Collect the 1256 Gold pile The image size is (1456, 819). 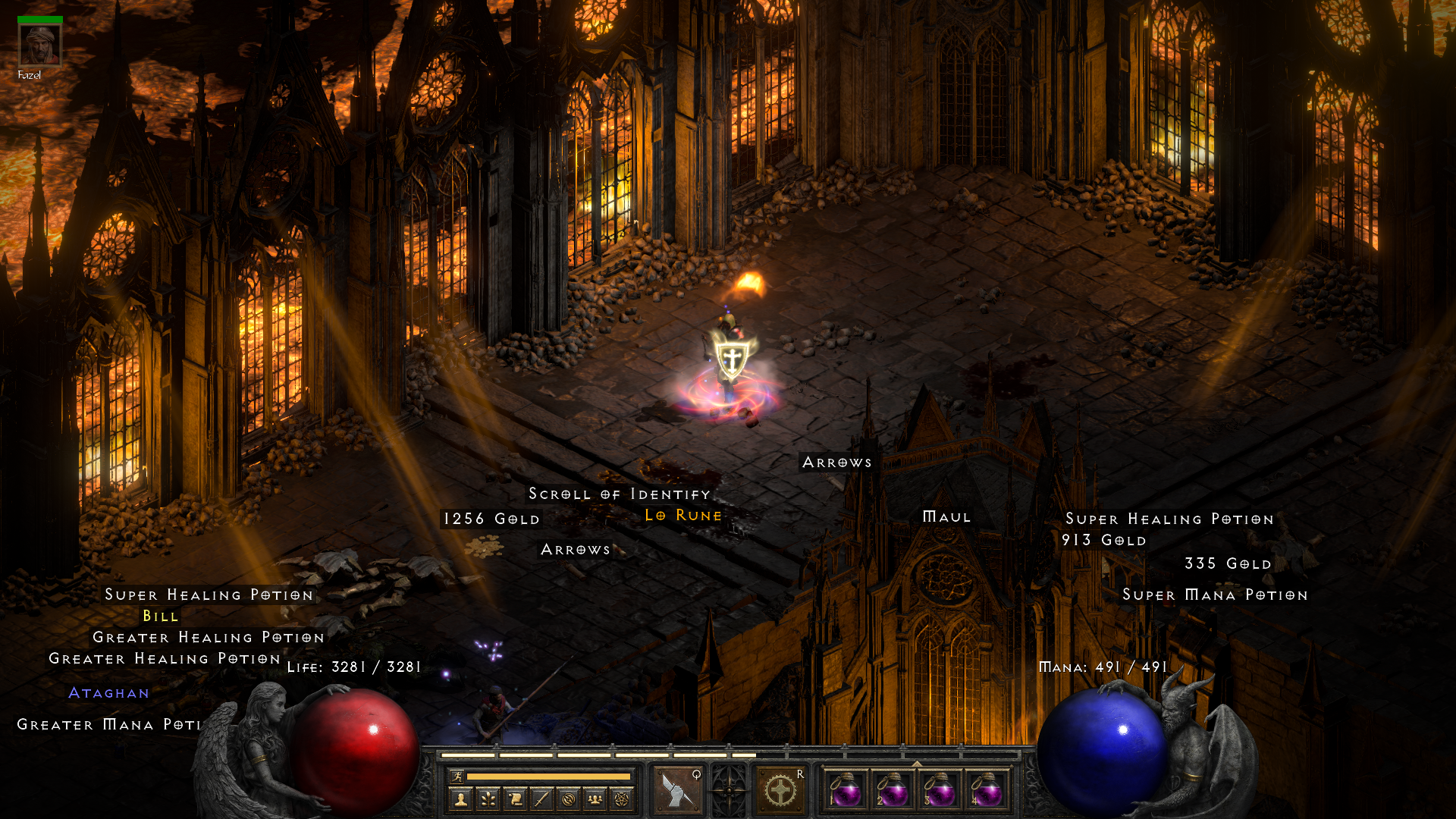click(x=491, y=519)
